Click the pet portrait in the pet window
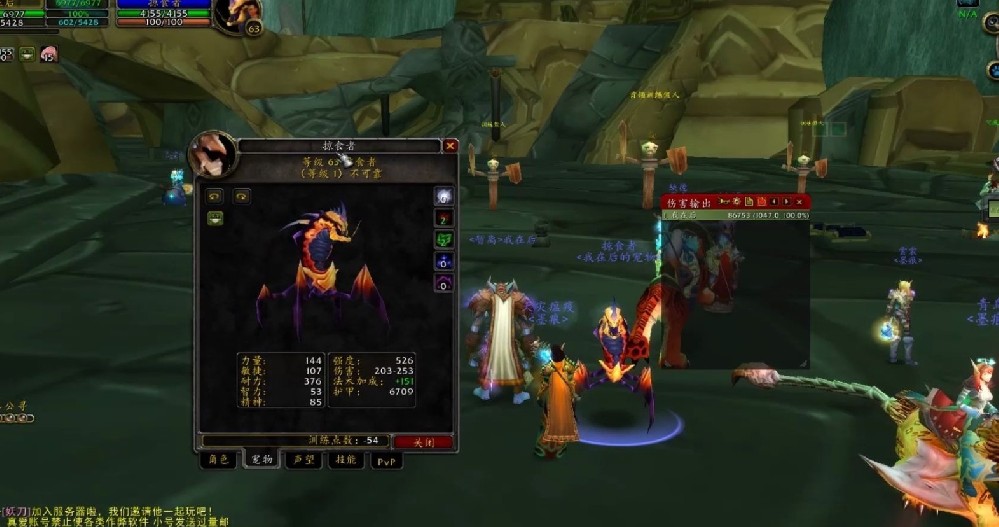The image size is (999, 527). (x=212, y=154)
